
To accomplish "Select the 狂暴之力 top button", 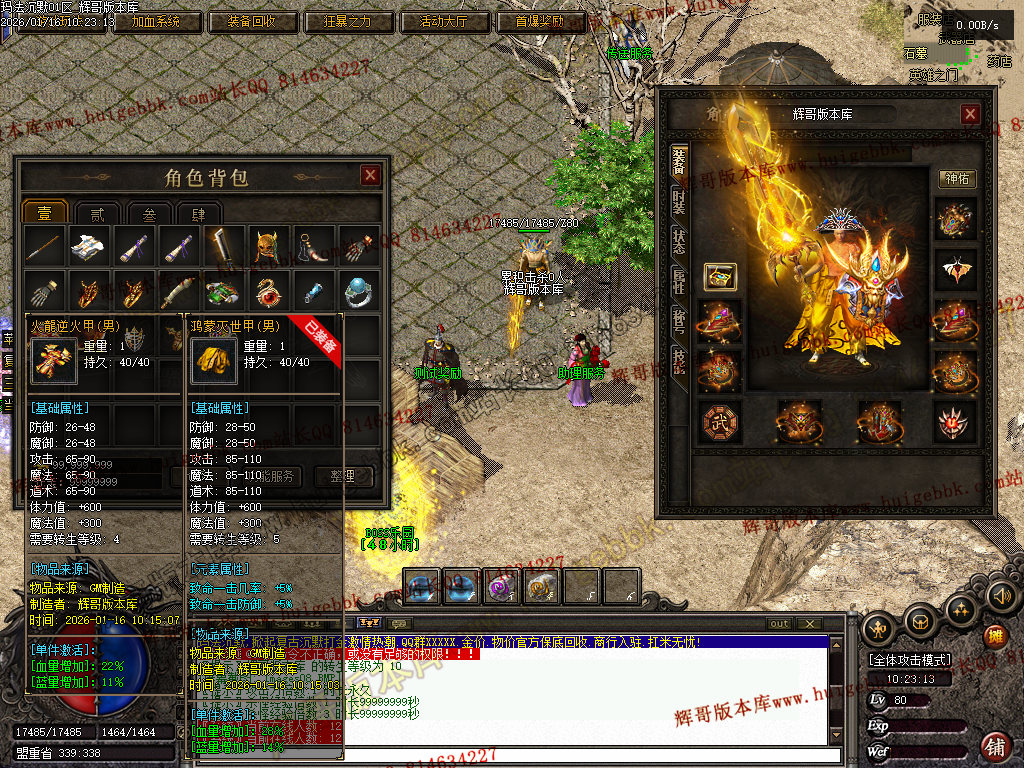I will click(347, 21).
